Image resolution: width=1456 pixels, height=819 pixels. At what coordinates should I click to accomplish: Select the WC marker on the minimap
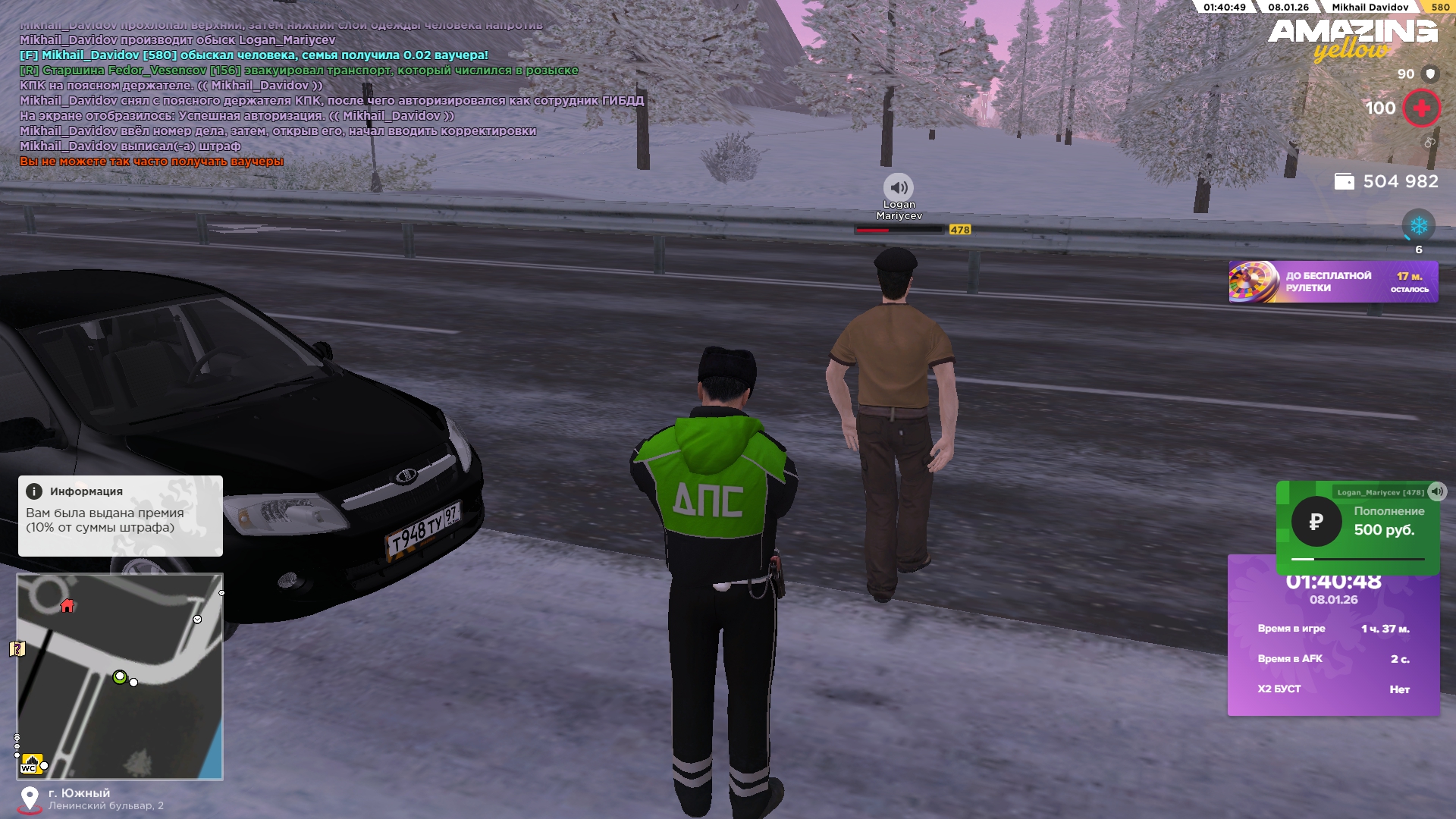coord(30,764)
